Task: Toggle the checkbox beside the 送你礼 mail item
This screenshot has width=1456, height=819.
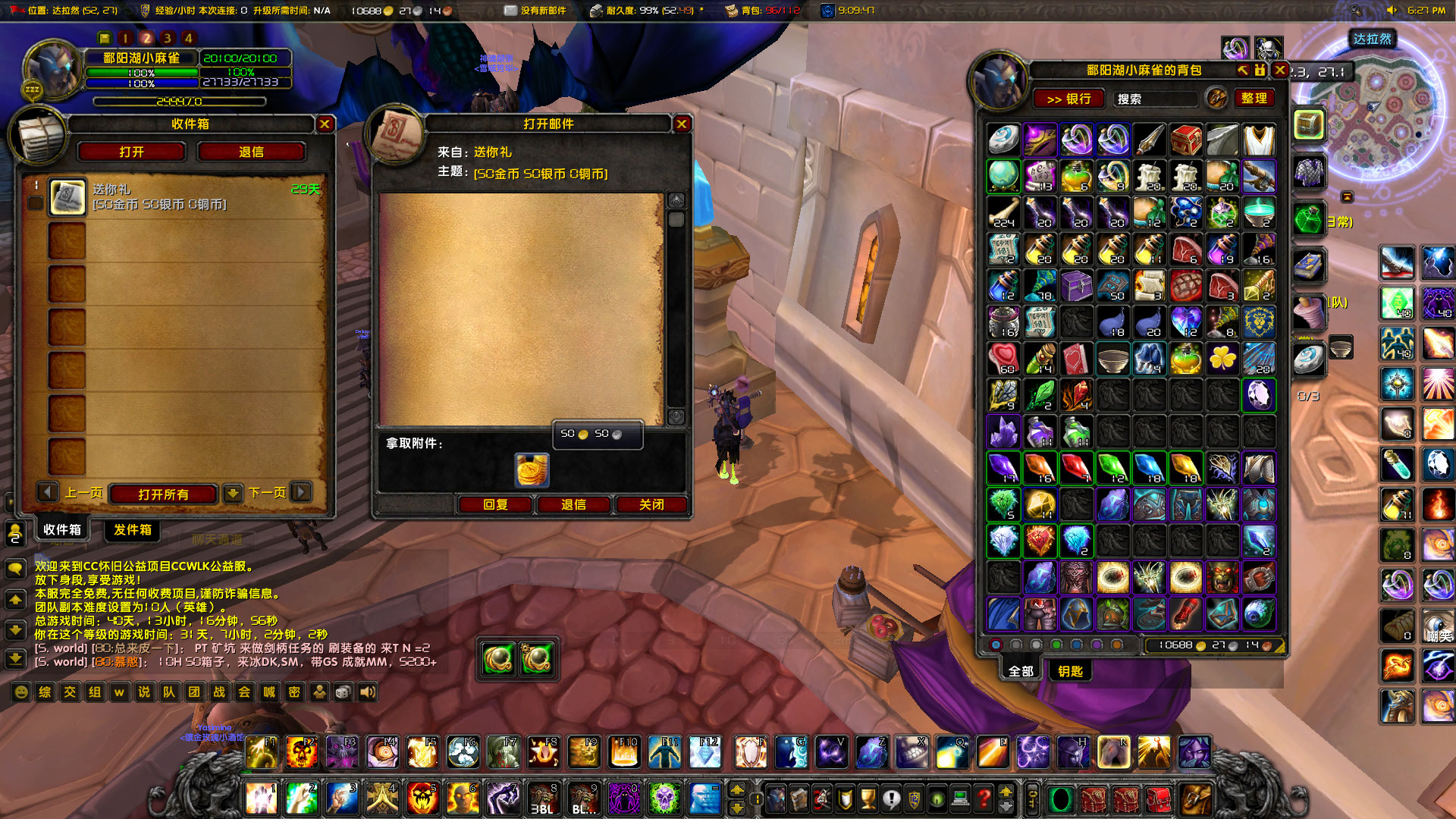Action: [x=35, y=202]
